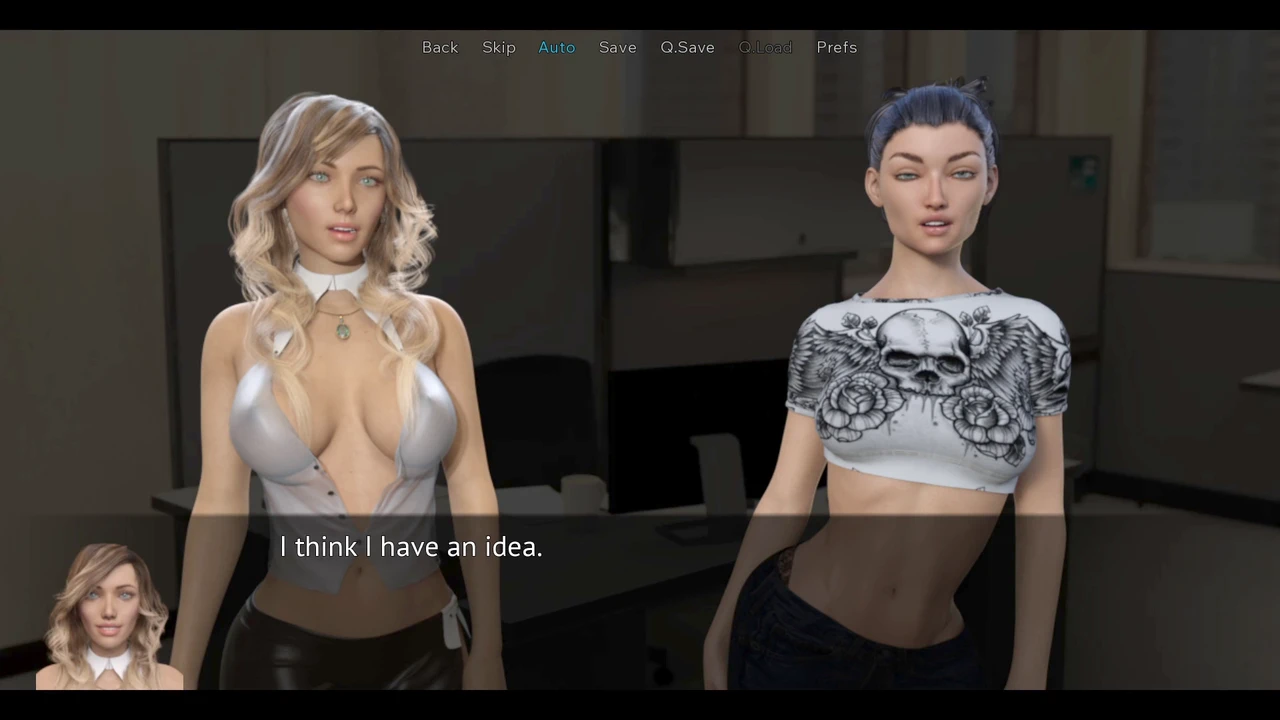Quick load with Q.Load

coord(765,47)
